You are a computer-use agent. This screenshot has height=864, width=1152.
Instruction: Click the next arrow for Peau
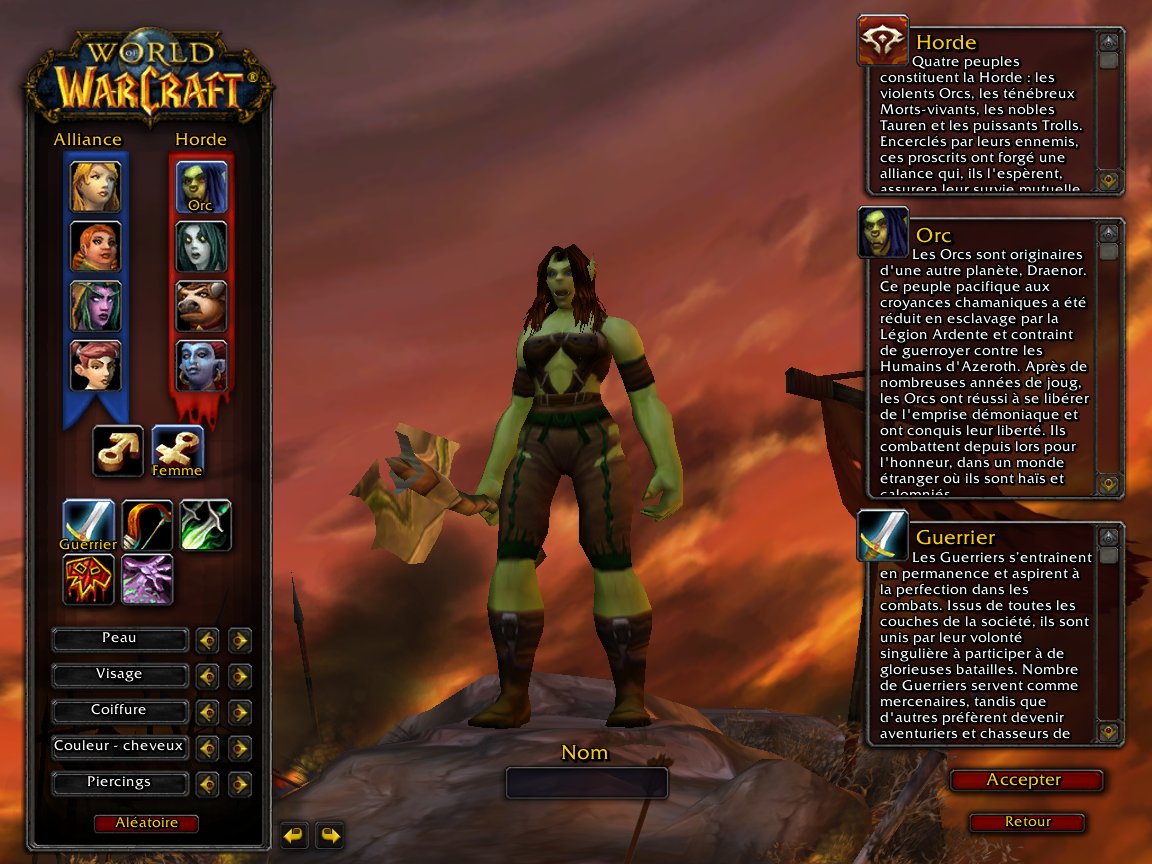pos(240,640)
